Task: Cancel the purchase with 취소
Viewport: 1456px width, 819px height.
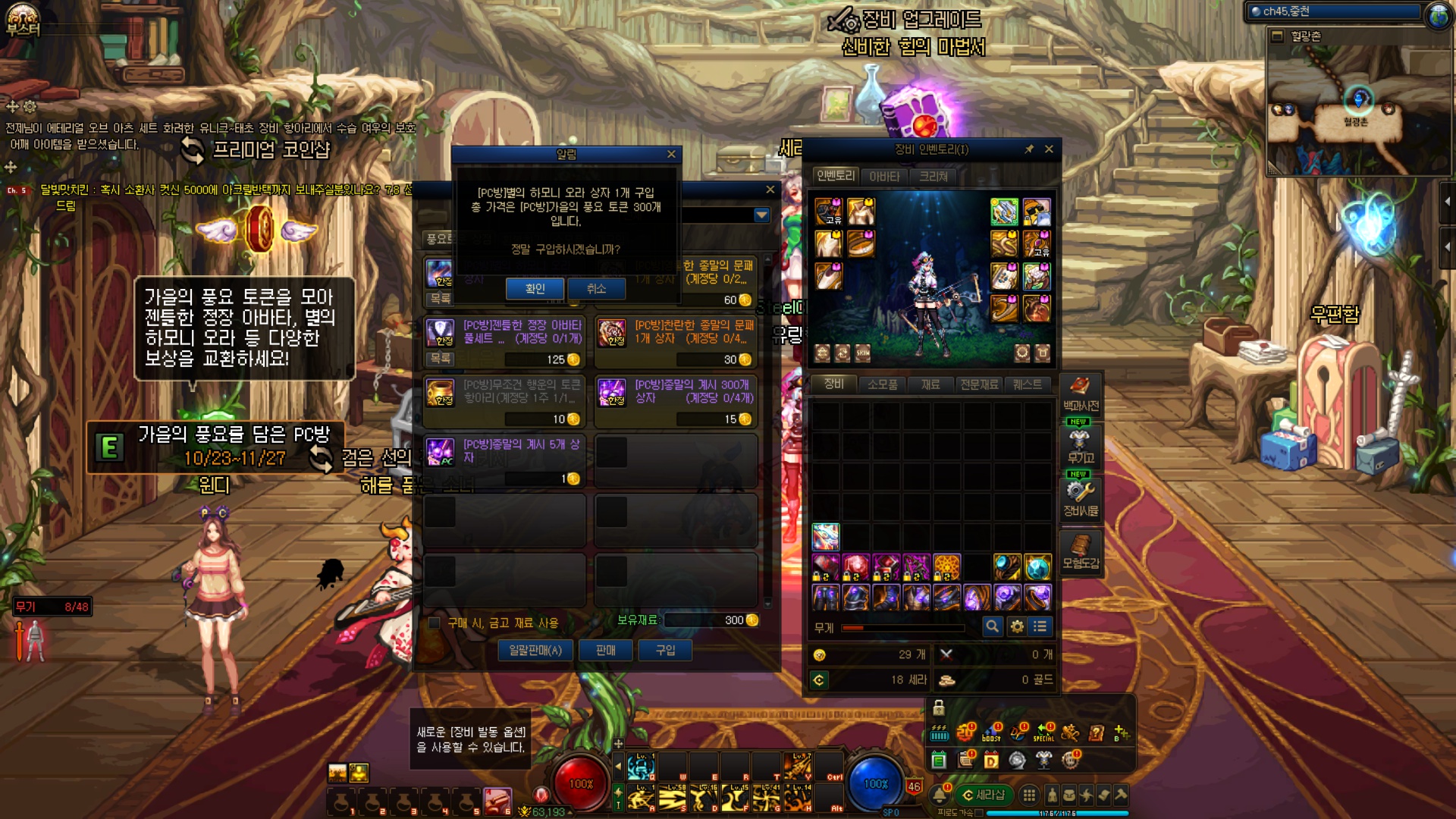Action: (x=596, y=289)
